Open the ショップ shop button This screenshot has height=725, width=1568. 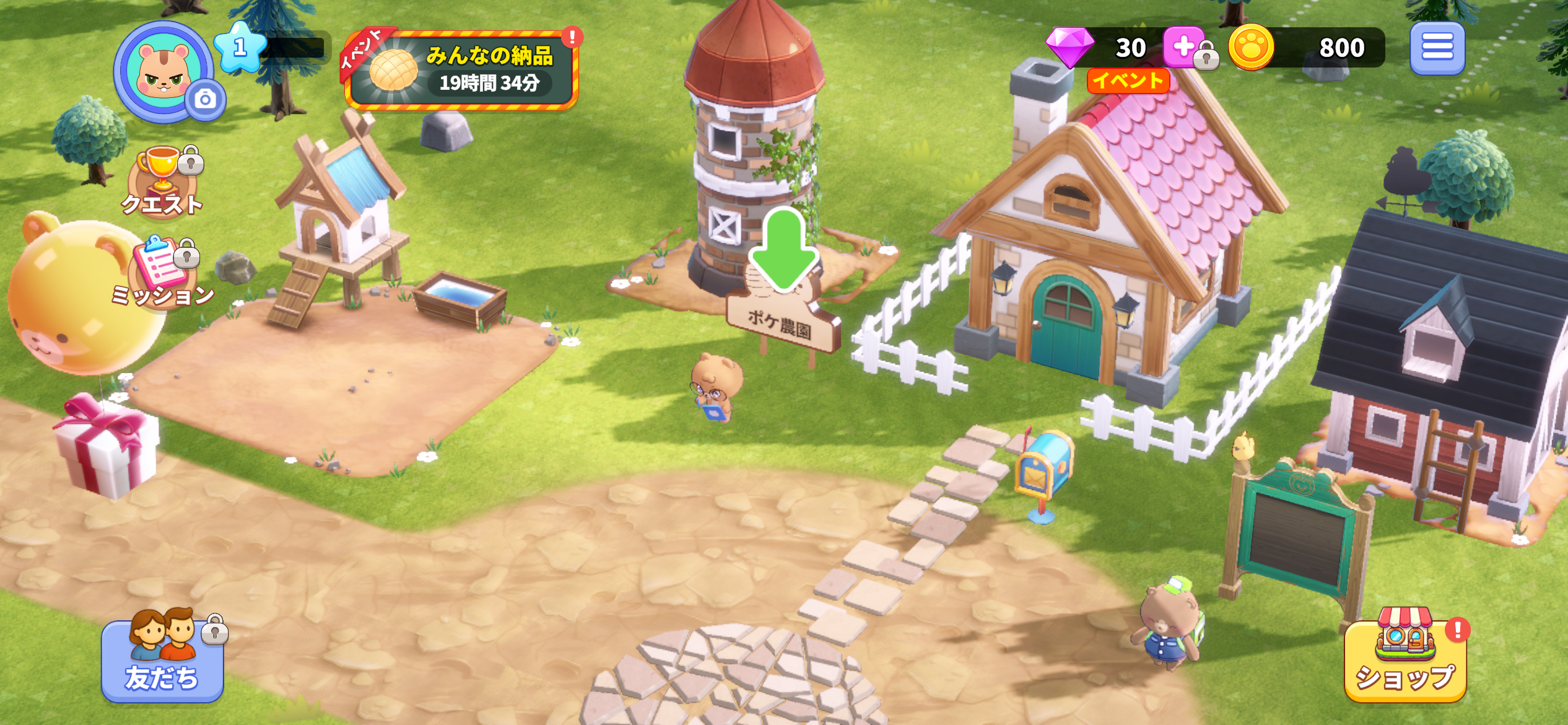point(1405,659)
